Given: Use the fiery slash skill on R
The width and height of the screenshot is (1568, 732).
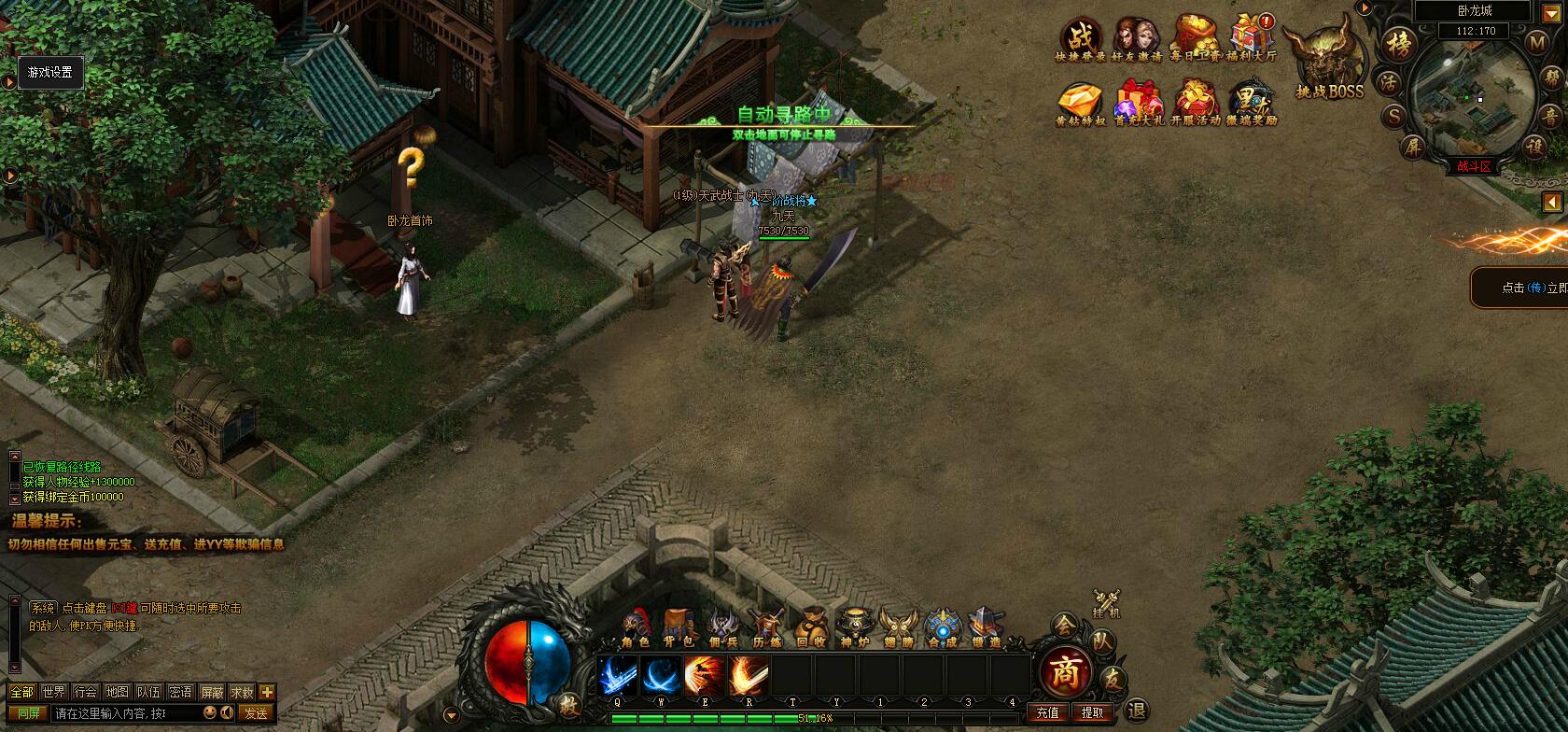Looking at the screenshot, I should pyautogui.click(x=748, y=676).
